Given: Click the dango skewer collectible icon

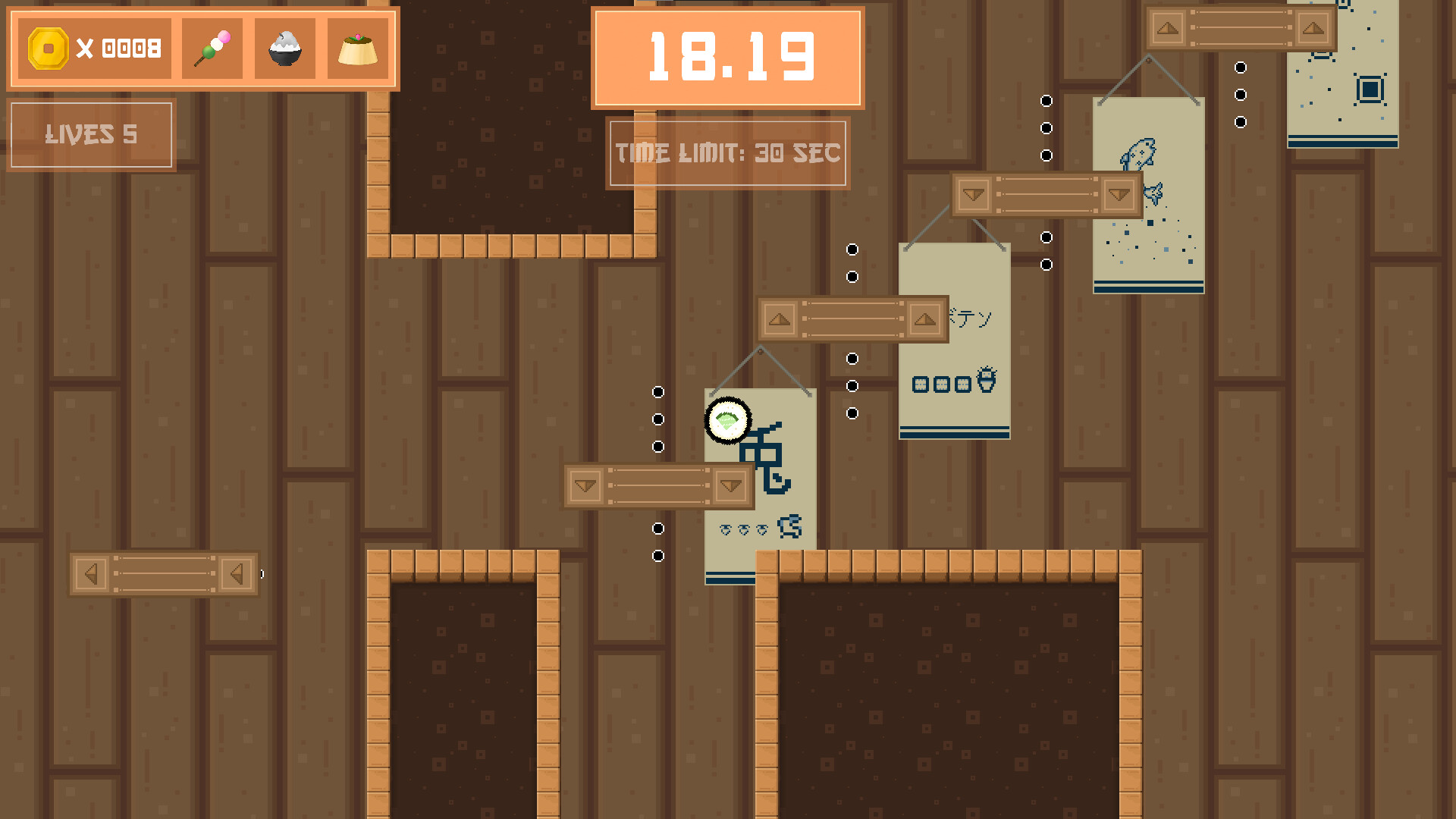Looking at the screenshot, I should click(x=212, y=47).
